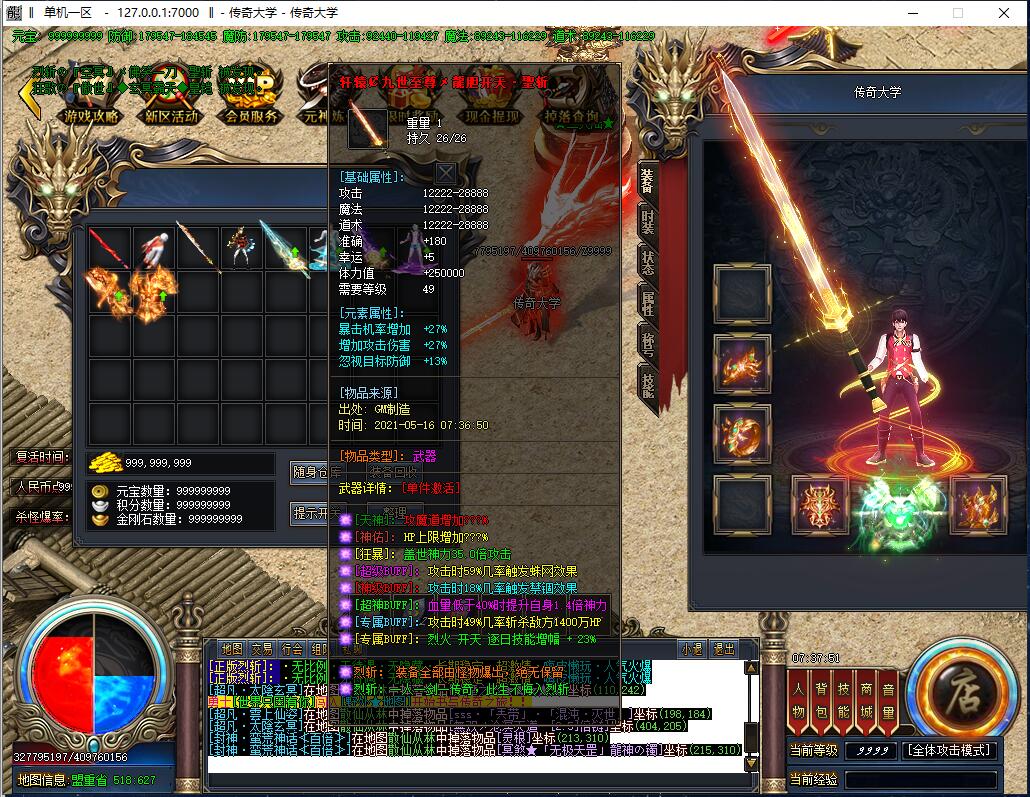Toggle the 全体攻击模式 attack mode button
Screen dimensions: 1030x797
949,750
